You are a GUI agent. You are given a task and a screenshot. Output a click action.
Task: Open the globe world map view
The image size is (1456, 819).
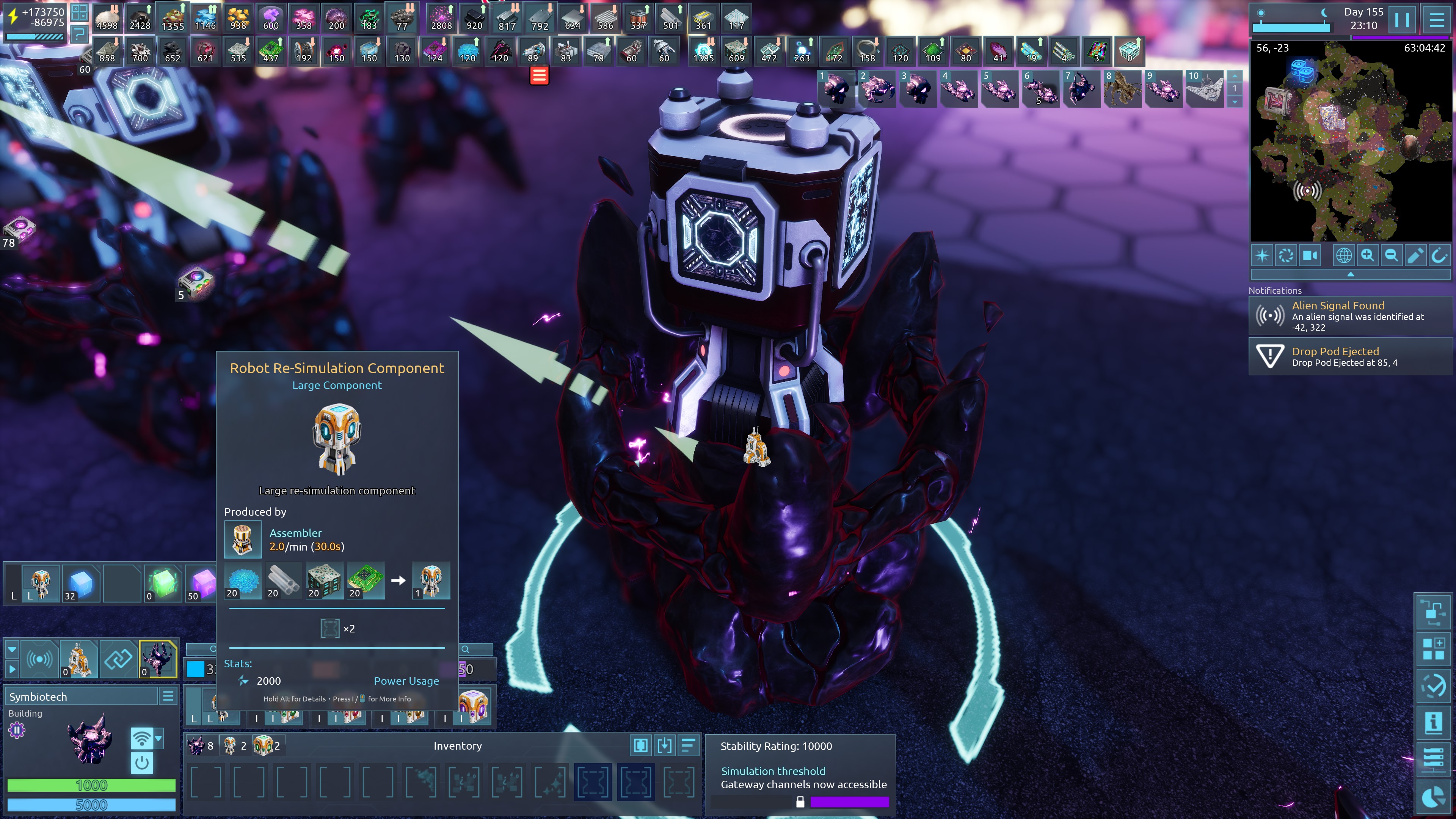1343,256
